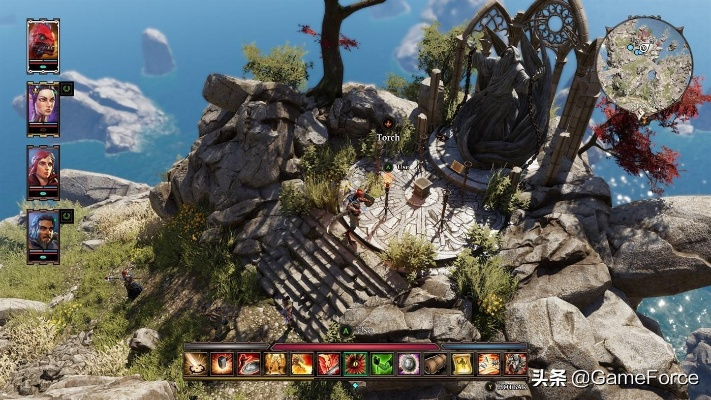Use the yellow scroll in the hotbar
Viewport: 711px width, 400px height.
pyautogui.click(x=461, y=364)
